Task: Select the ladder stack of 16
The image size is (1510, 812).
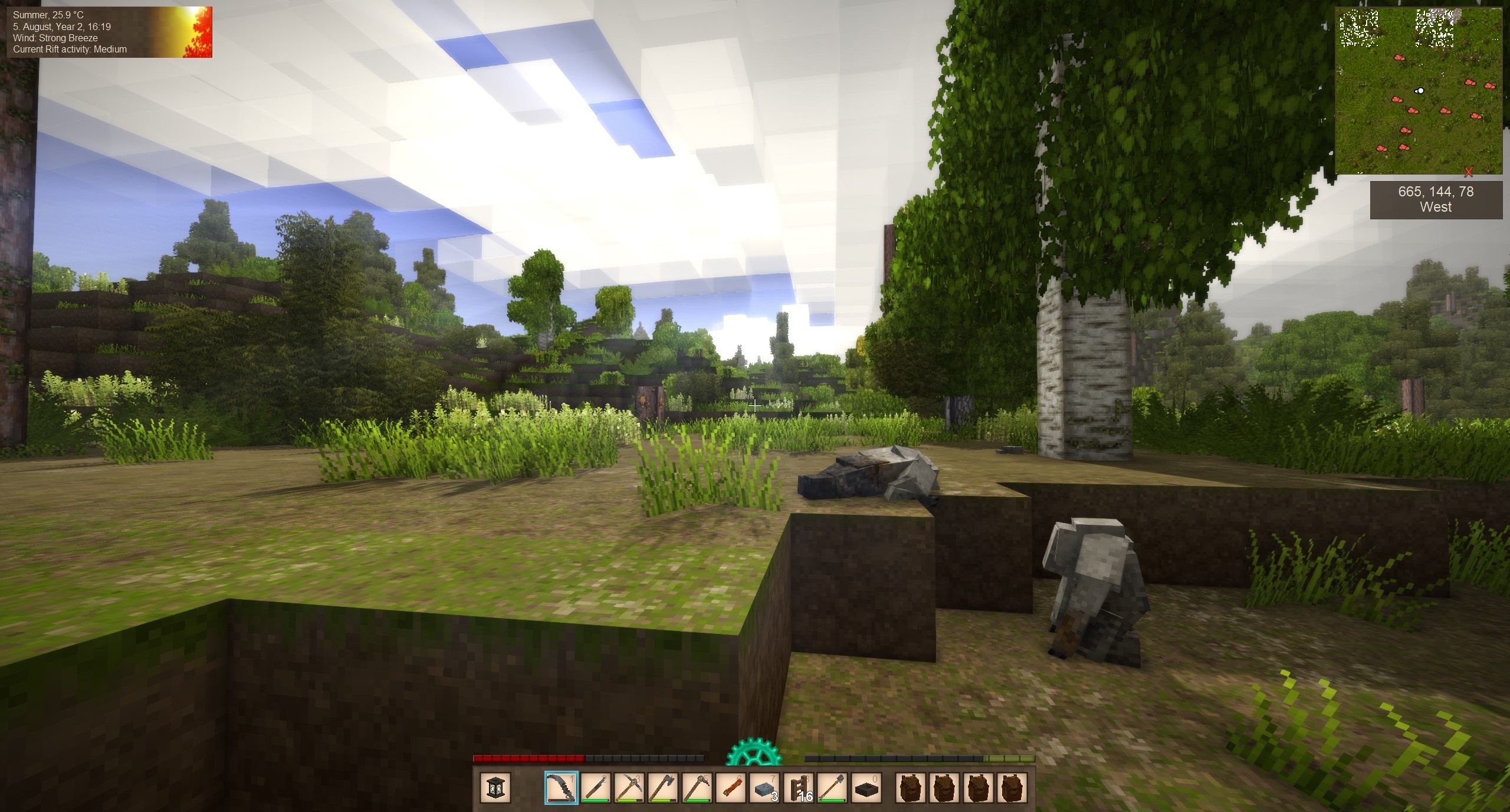Action: (x=798, y=788)
